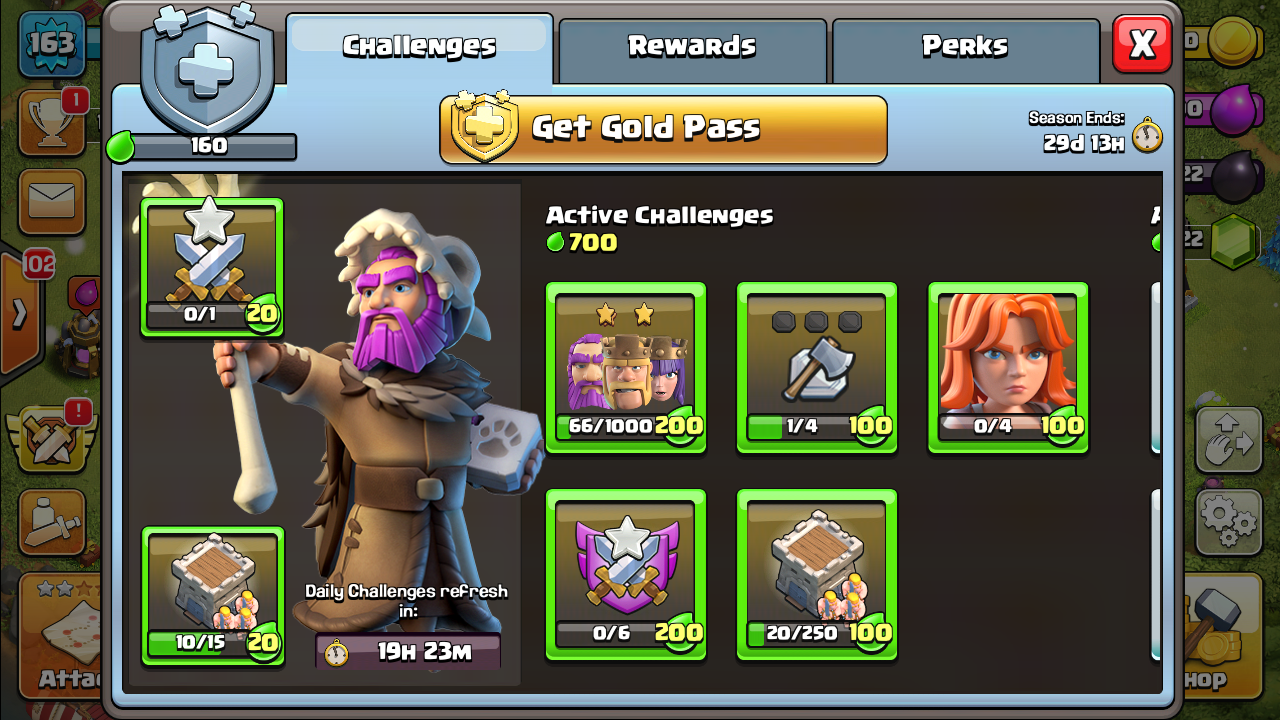Switch to the Rewards tab
The image size is (1280, 720).
point(692,45)
